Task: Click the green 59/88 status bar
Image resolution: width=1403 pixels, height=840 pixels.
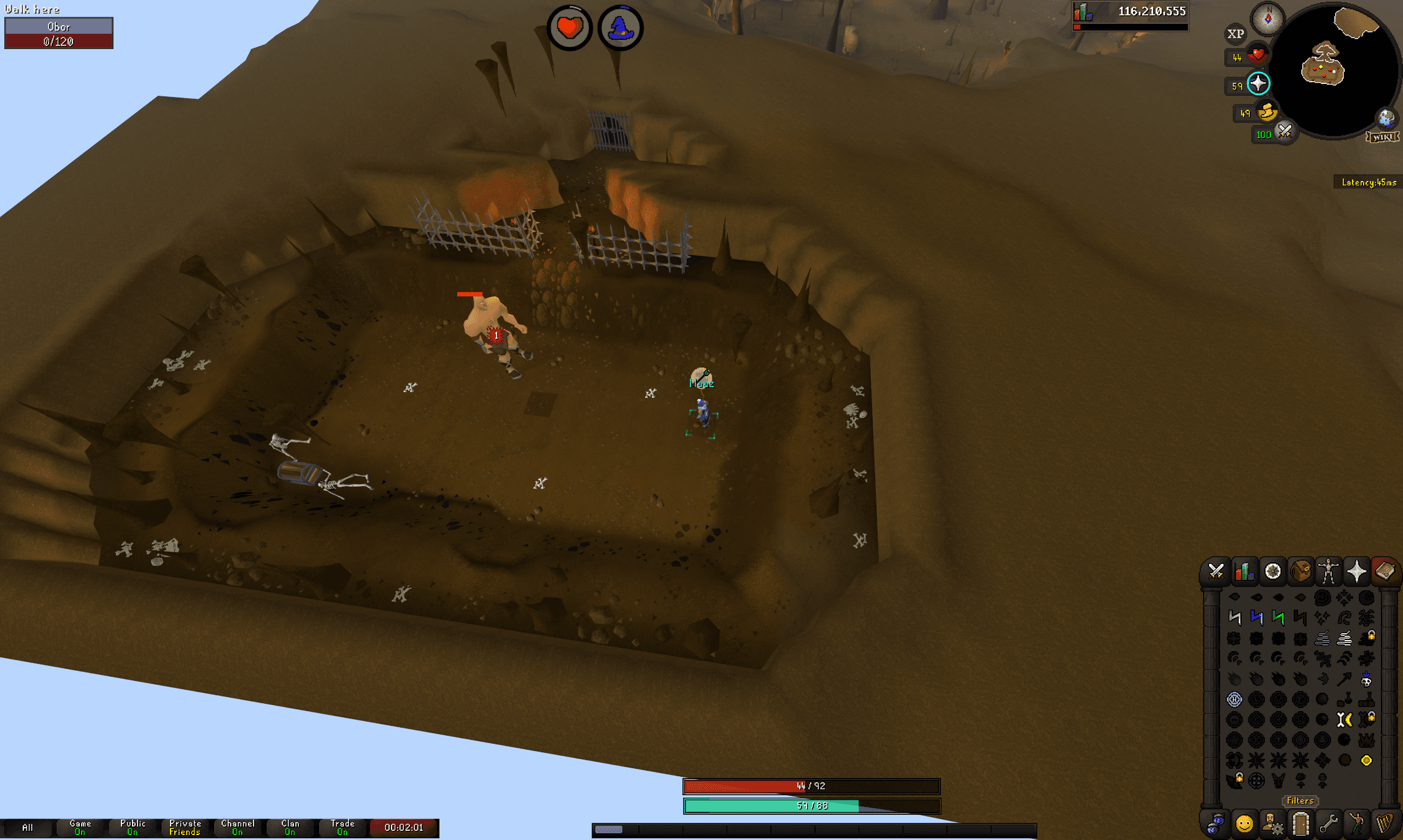Action: tap(810, 806)
